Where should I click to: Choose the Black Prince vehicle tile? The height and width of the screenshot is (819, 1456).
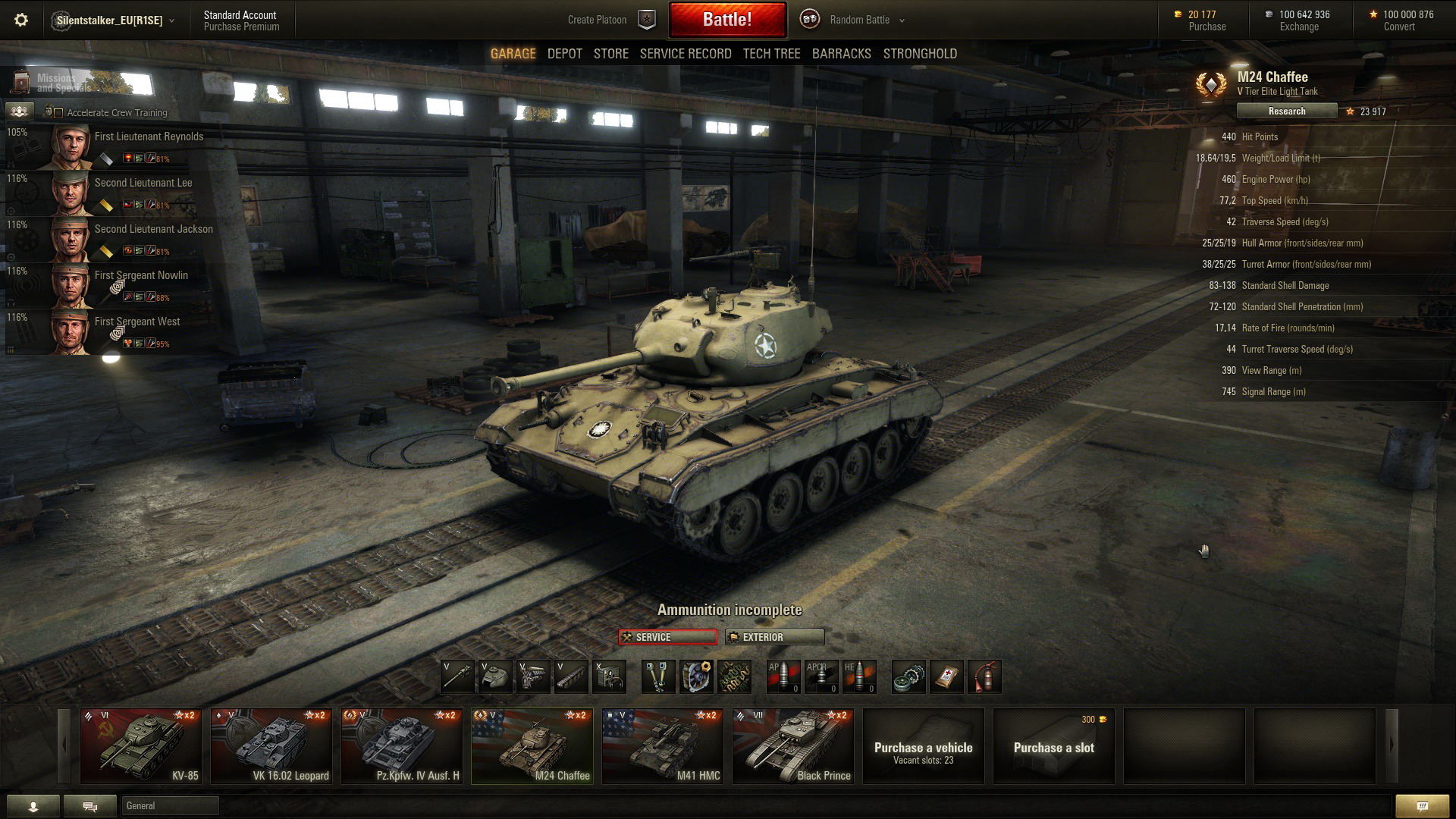point(793,746)
